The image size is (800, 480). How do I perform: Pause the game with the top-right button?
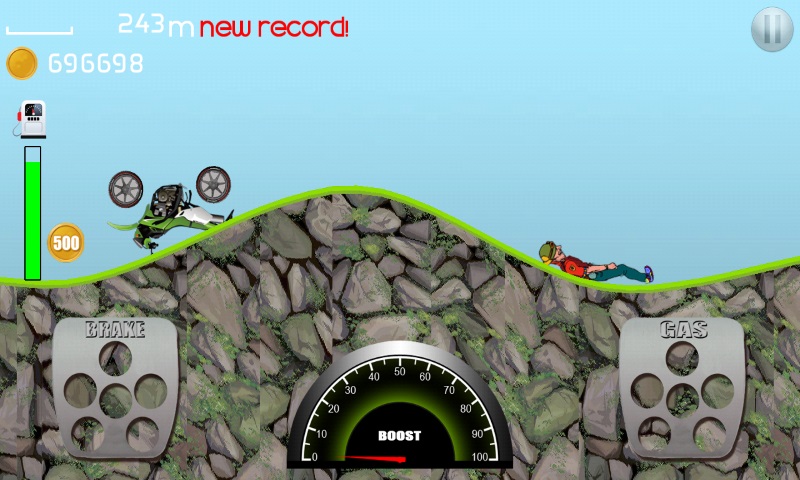771,29
